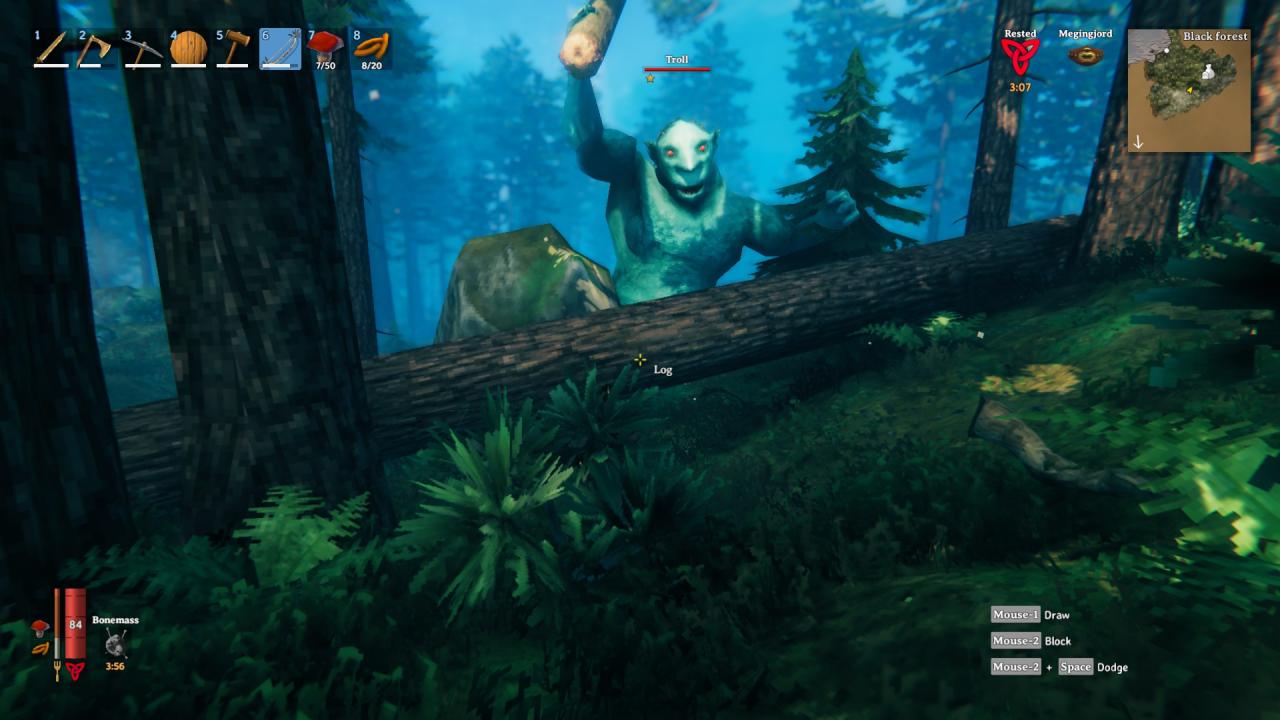
Task: Click the white grave marker on minimap
Action: tap(1209, 72)
